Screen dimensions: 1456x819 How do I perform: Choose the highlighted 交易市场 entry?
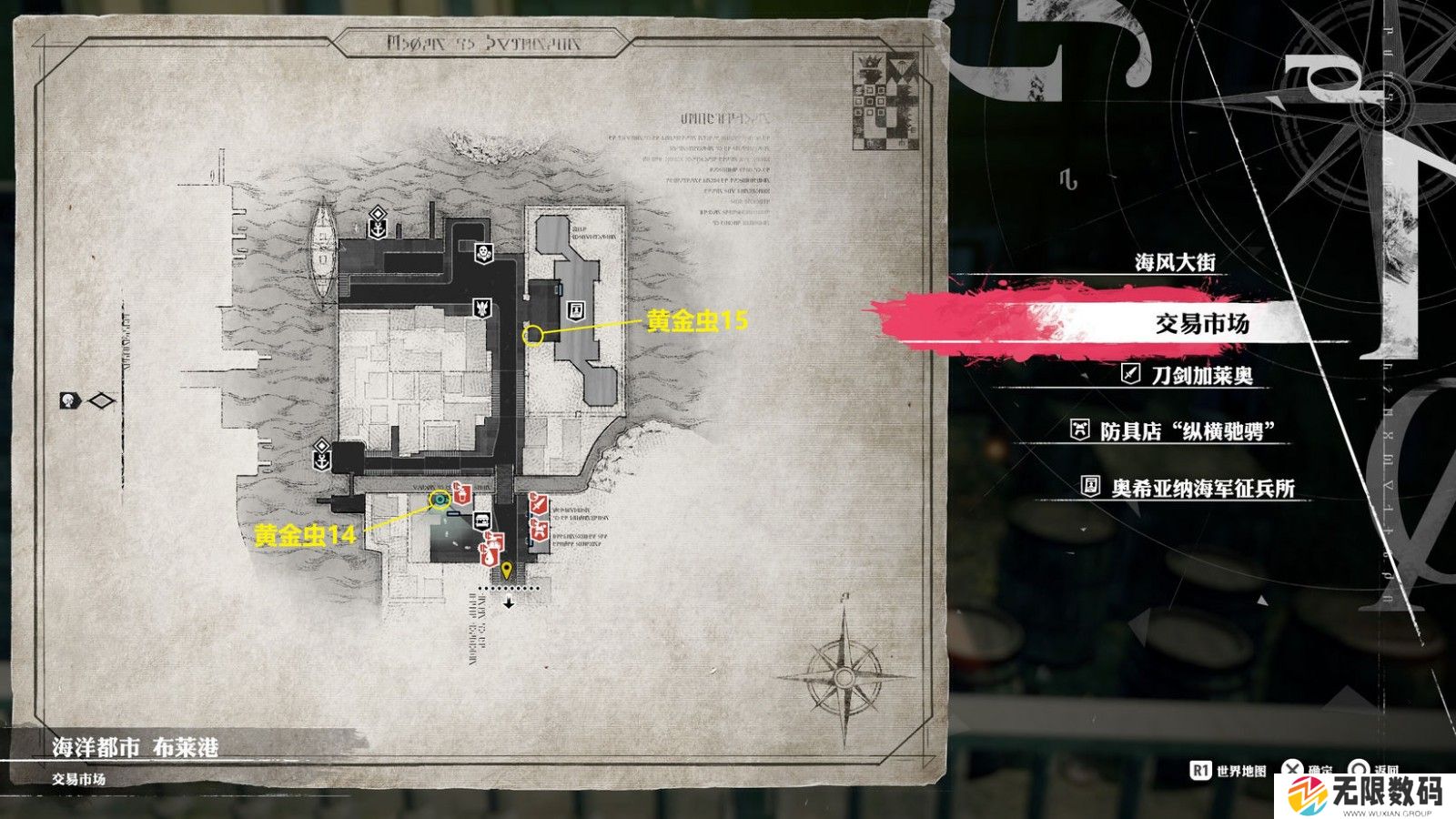[x=1201, y=323]
